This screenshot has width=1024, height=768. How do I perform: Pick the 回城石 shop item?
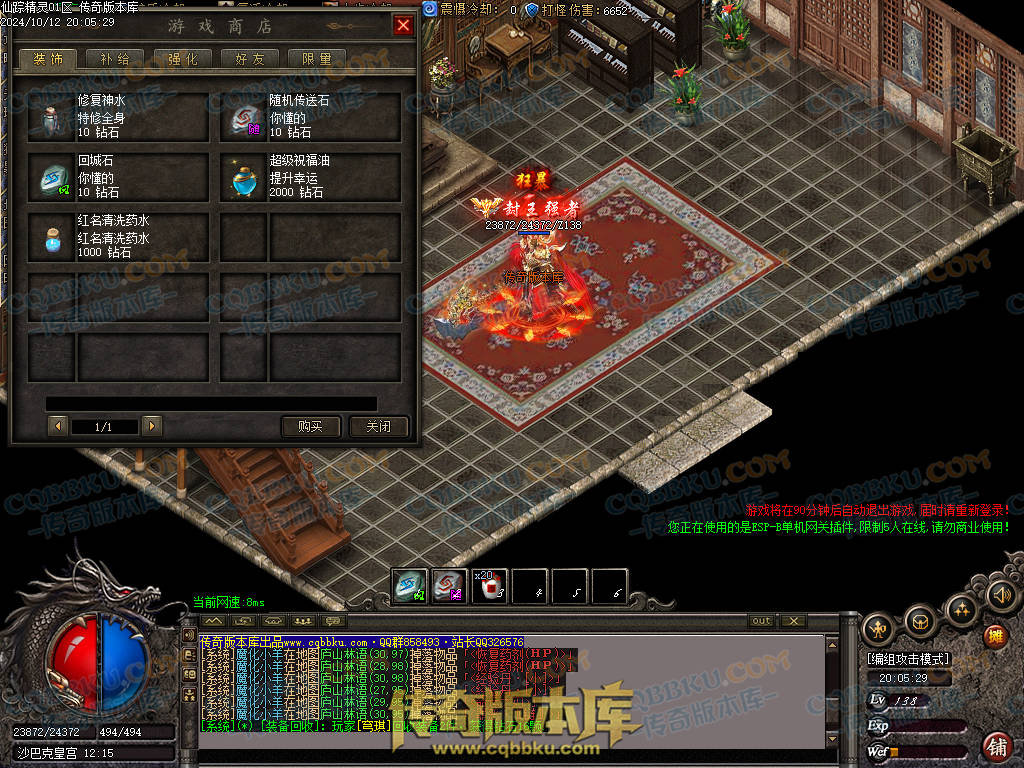(119, 177)
